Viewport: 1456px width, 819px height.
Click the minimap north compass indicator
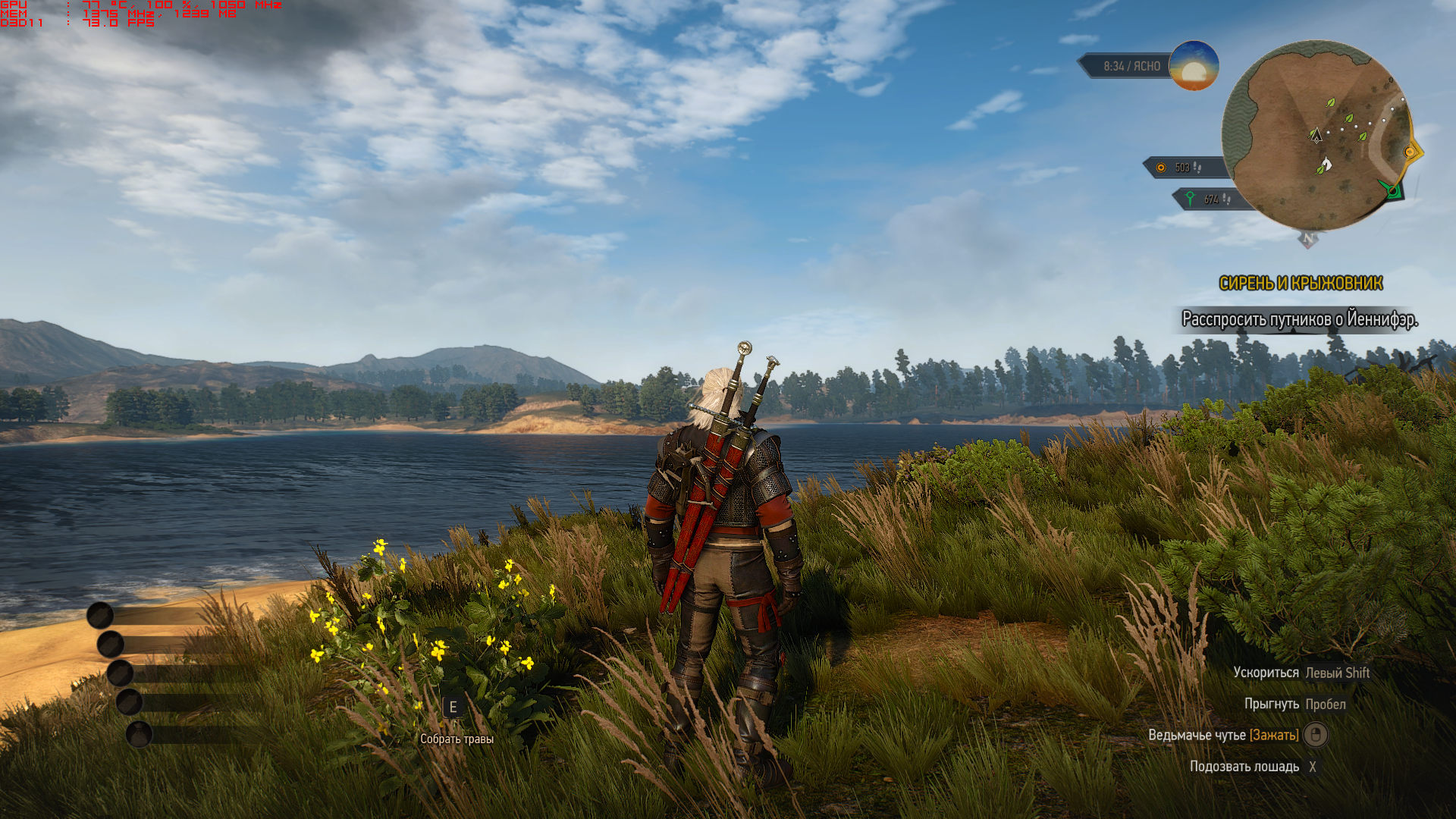tap(1308, 239)
